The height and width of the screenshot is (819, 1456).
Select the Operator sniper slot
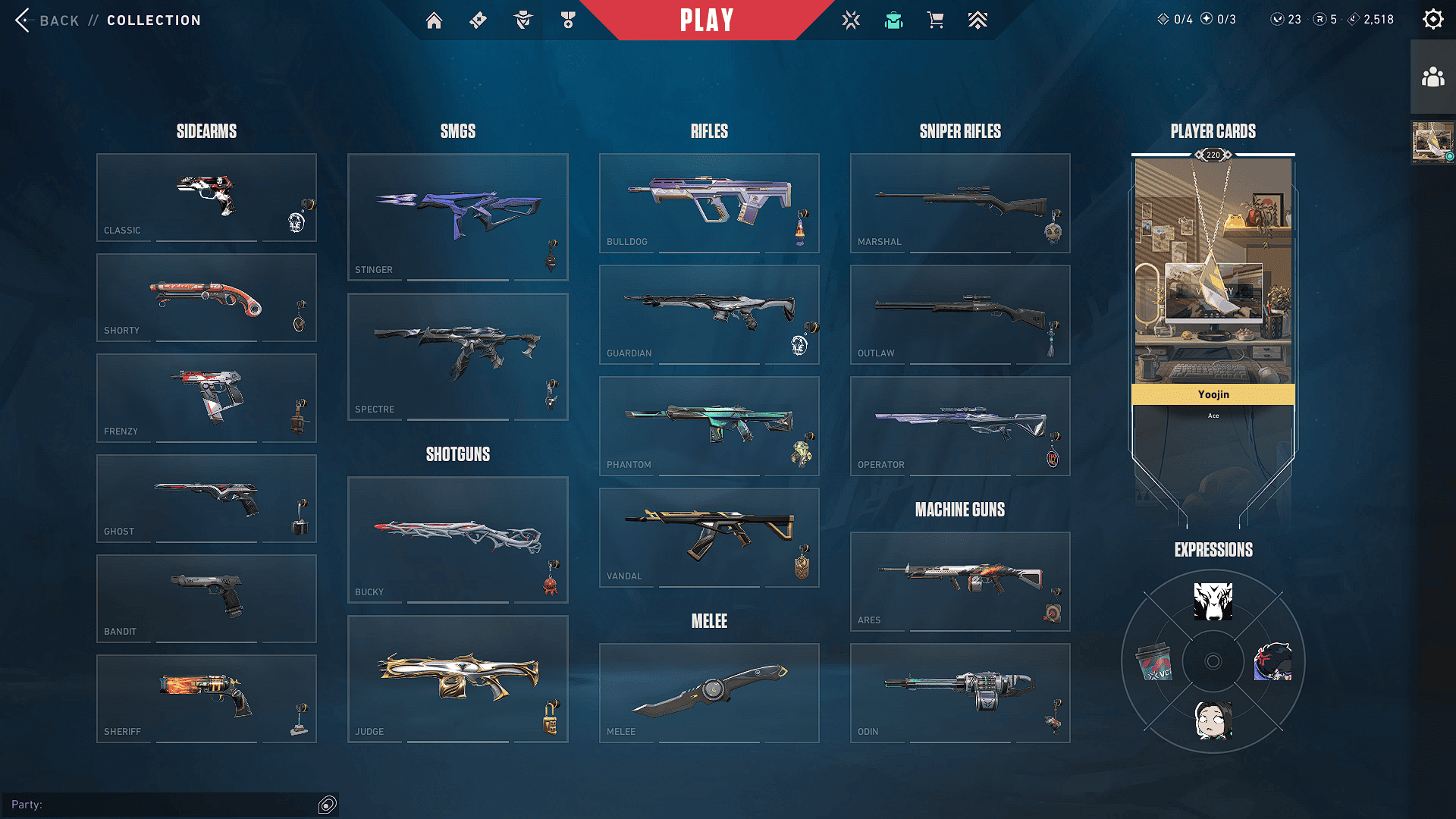pyautogui.click(x=960, y=425)
